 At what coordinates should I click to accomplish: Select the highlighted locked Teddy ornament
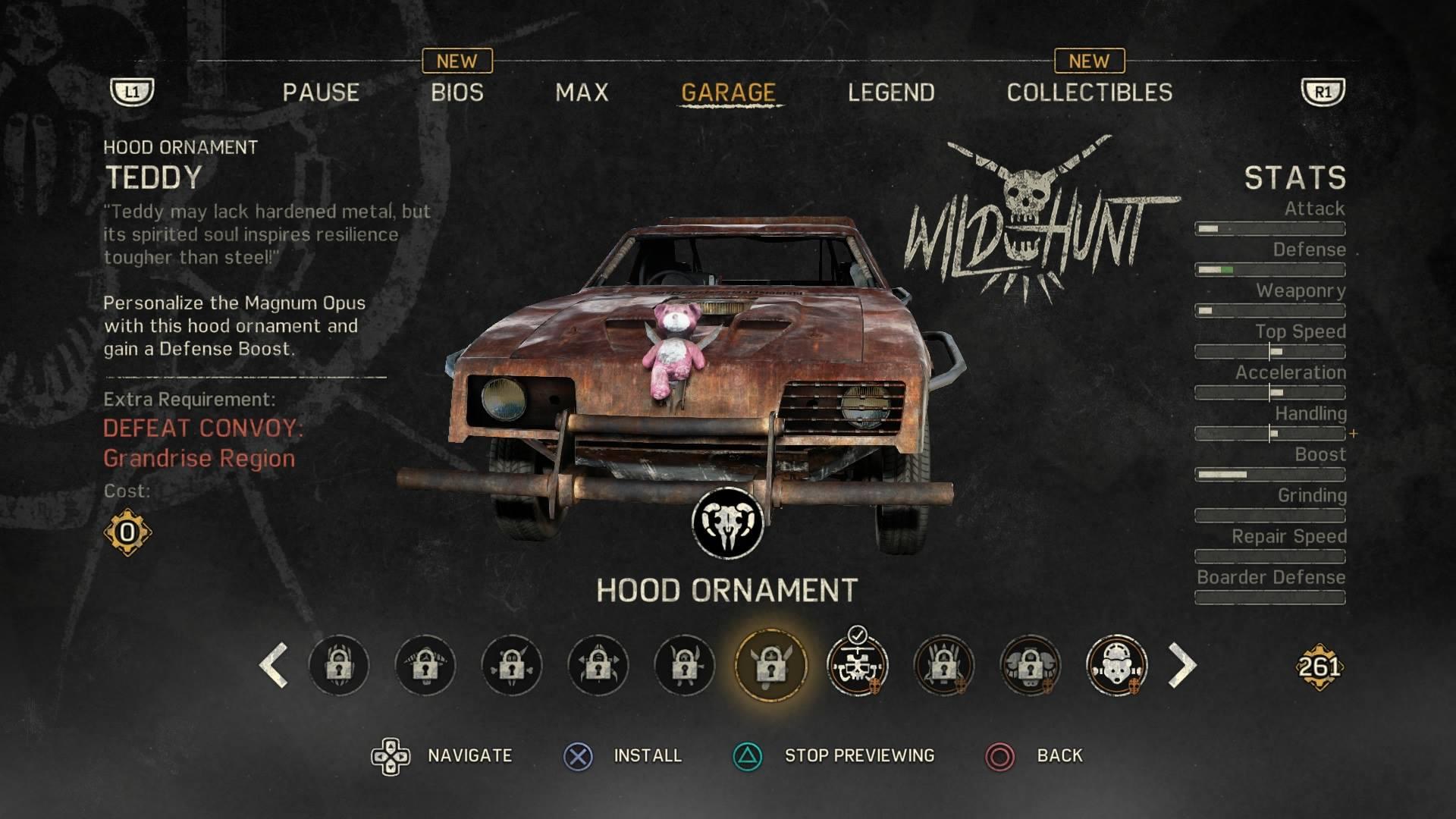click(770, 666)
